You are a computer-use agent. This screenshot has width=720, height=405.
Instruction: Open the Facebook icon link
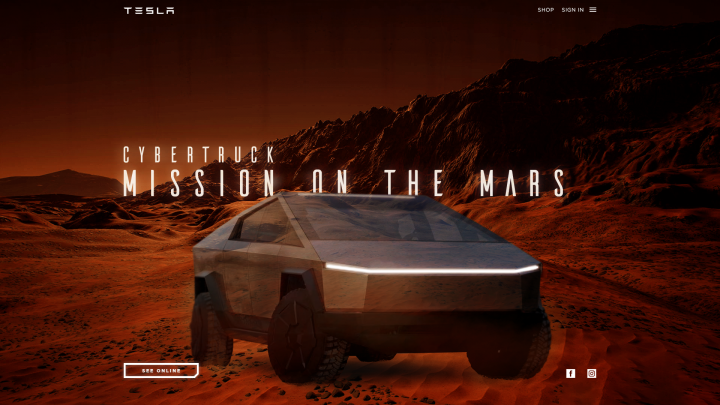pyautogui.click(x=571, y=373)
